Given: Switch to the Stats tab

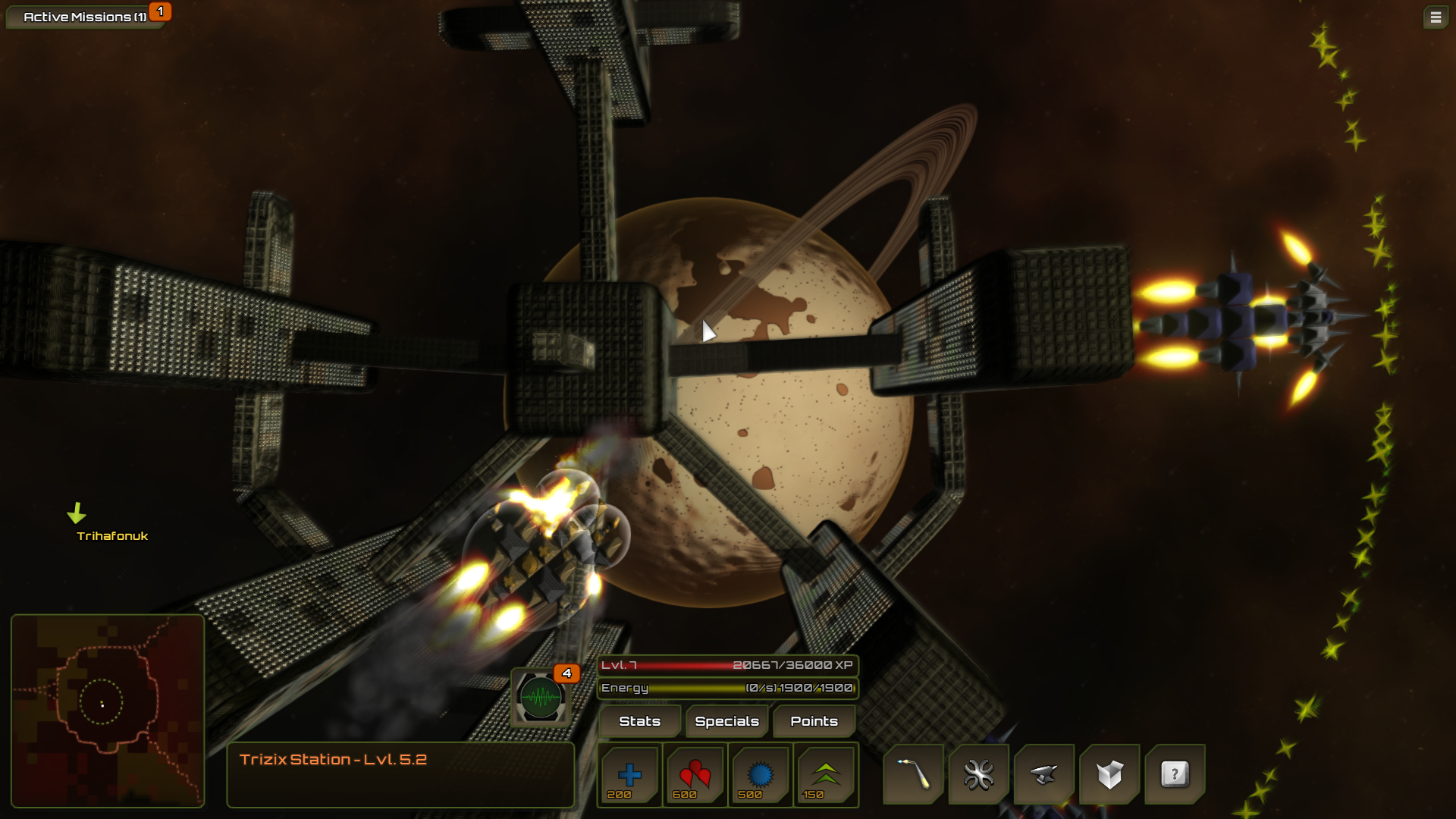Looking at the screenshot, I should pos(639,721).
